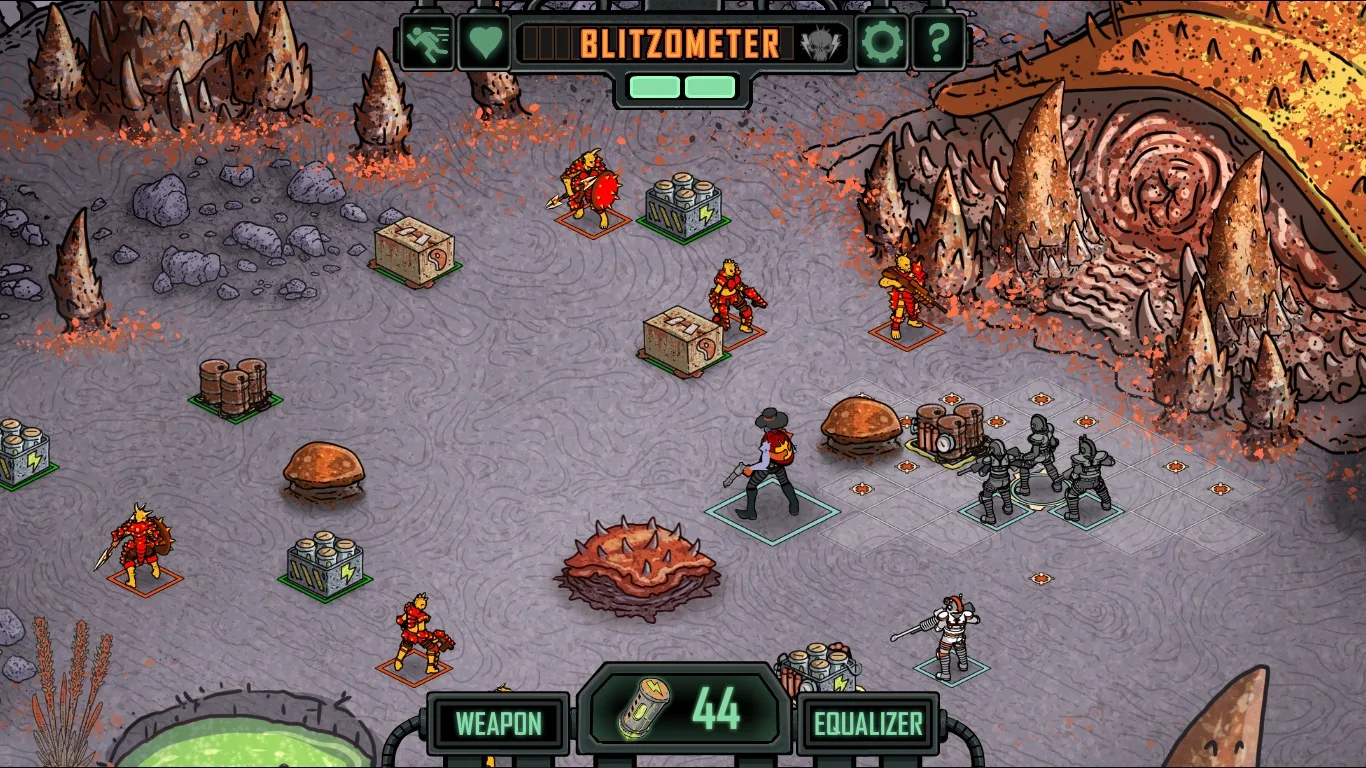Toggle the right green segment under the Blitzometer
Image resolution: width=1366 pixels, height=768 pixels.
coord(712,87)
